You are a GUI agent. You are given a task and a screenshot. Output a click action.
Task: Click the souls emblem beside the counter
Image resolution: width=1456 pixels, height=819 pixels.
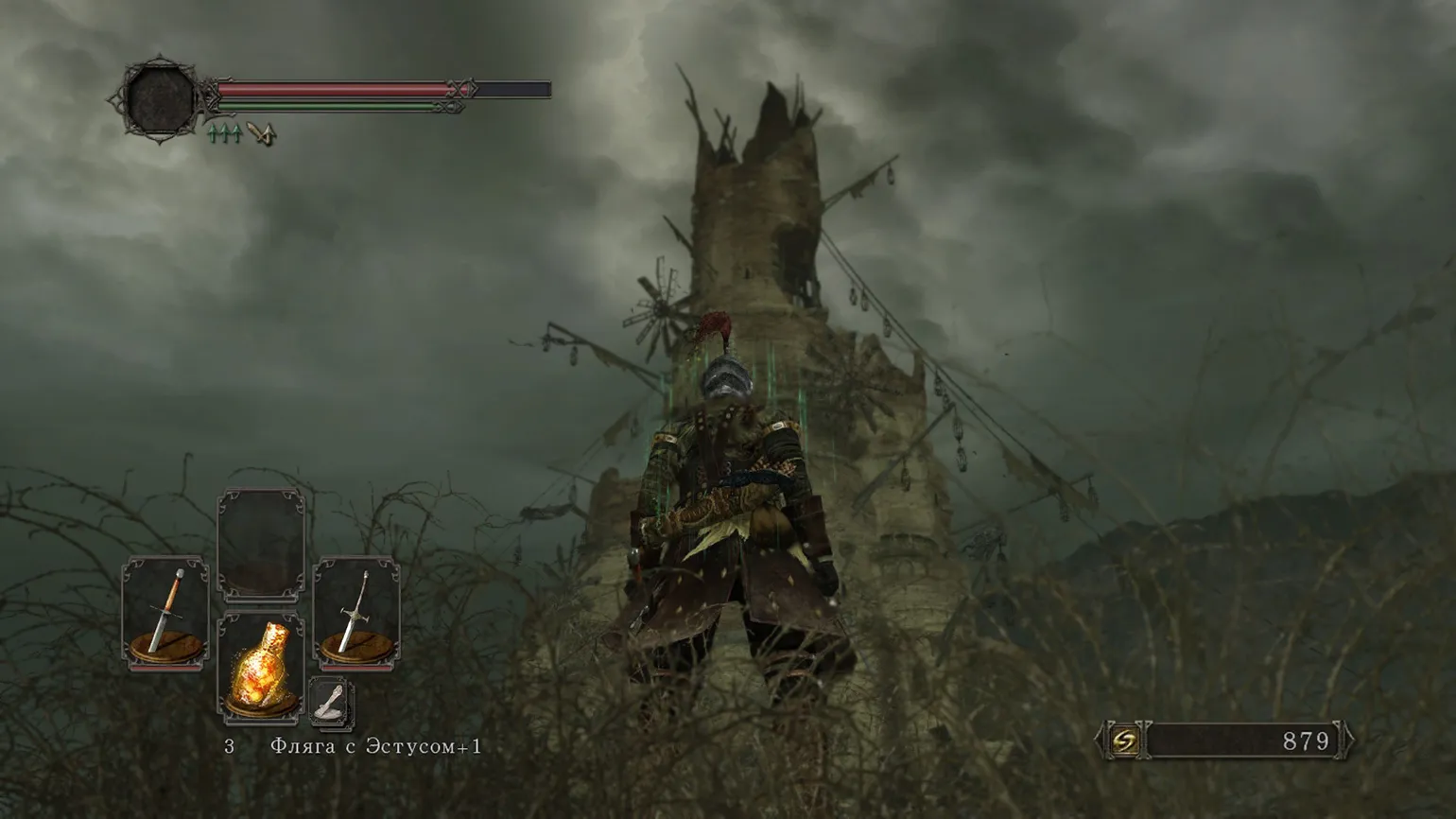coord(1125,741)
